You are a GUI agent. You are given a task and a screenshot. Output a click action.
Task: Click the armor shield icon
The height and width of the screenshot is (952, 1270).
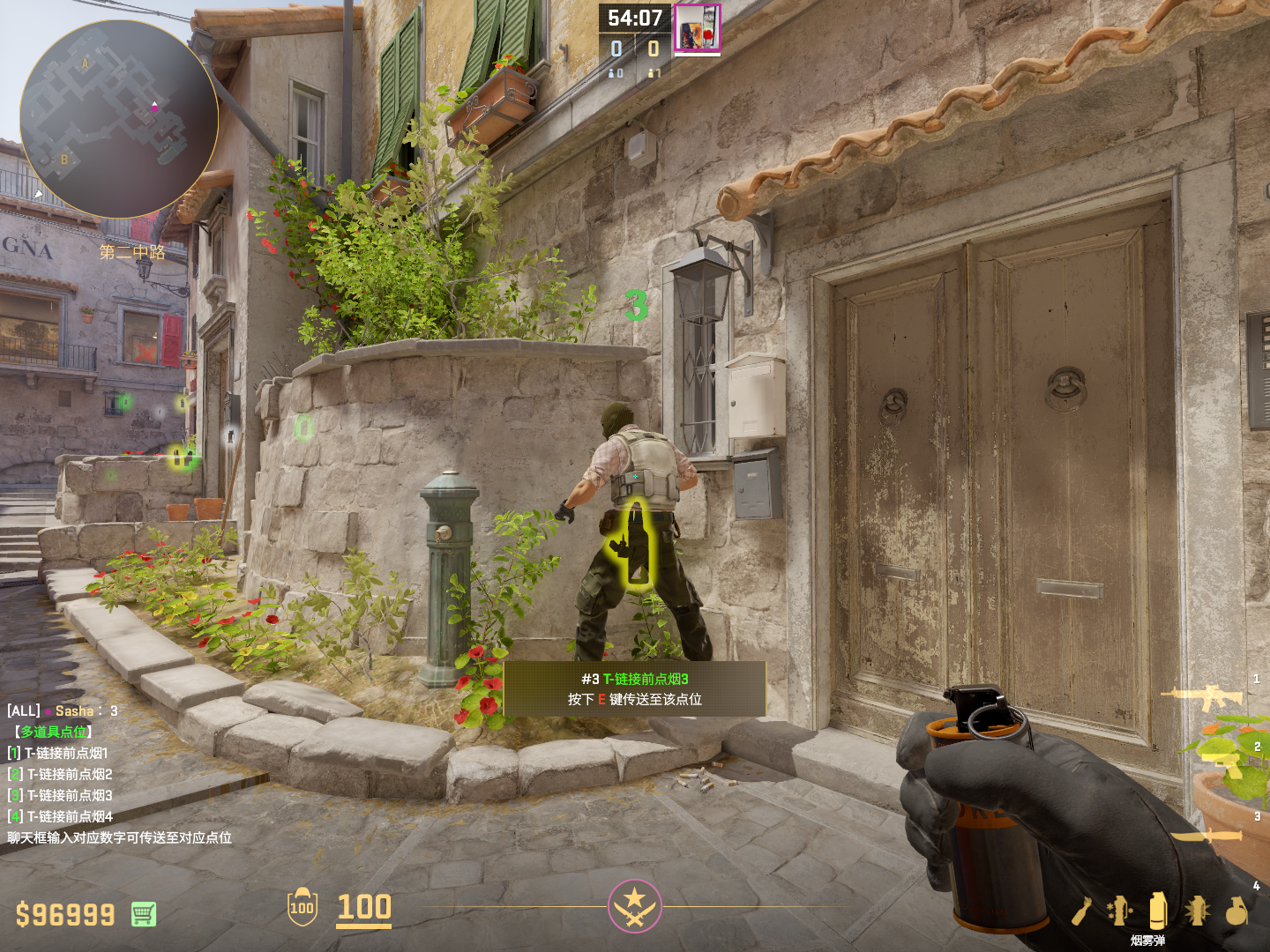[302, 907]
